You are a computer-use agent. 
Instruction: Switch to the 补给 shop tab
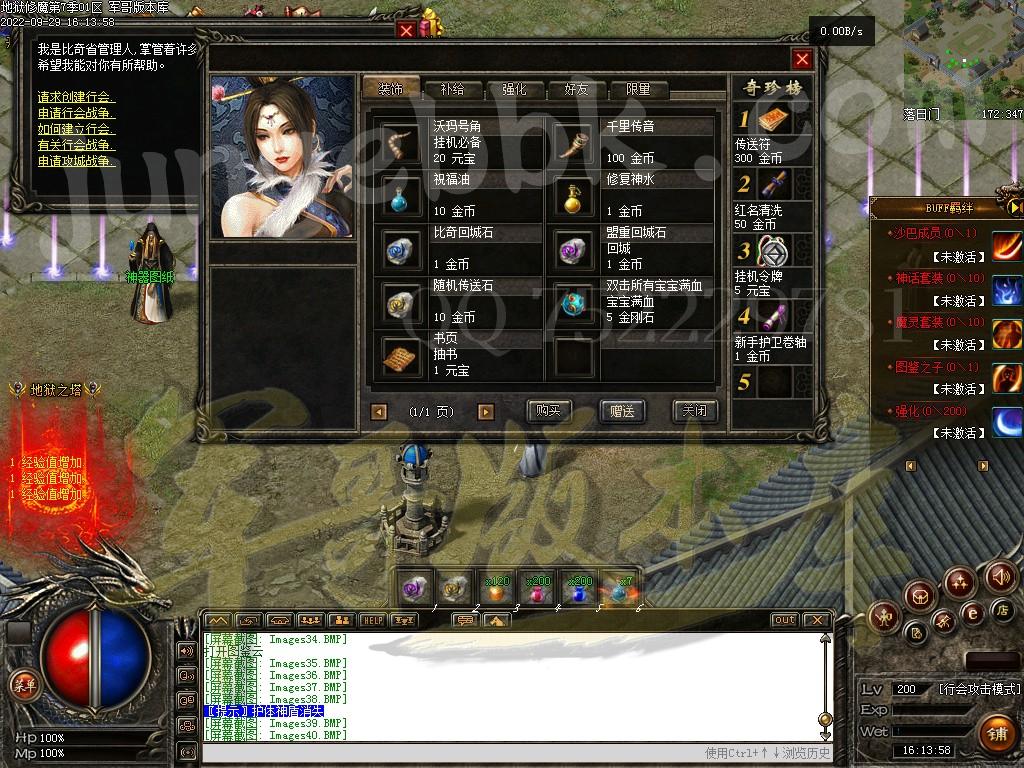pos(452,89)
